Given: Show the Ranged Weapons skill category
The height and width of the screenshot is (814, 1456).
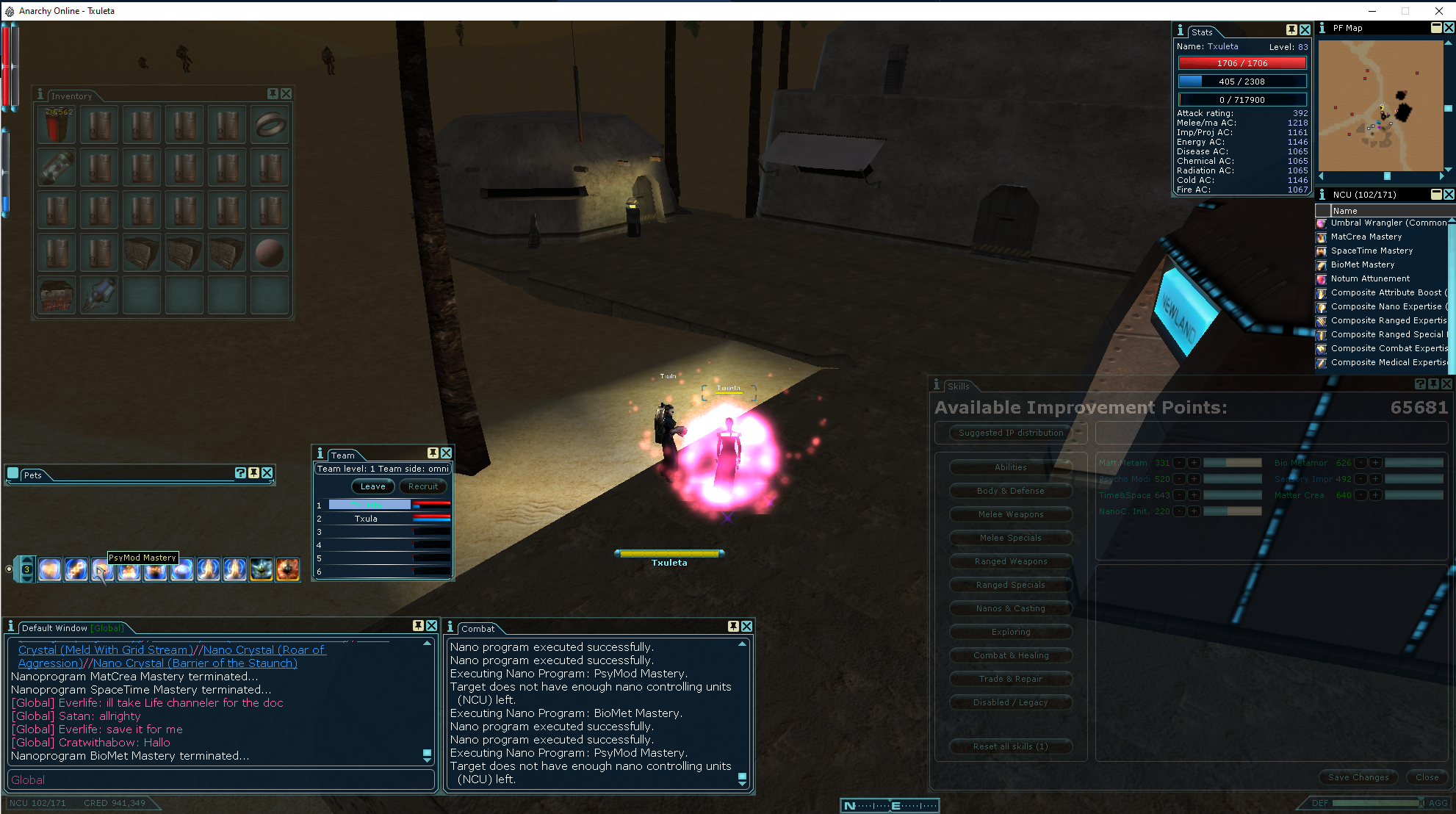Looking at the screenshot, I should click(1010, 561).
